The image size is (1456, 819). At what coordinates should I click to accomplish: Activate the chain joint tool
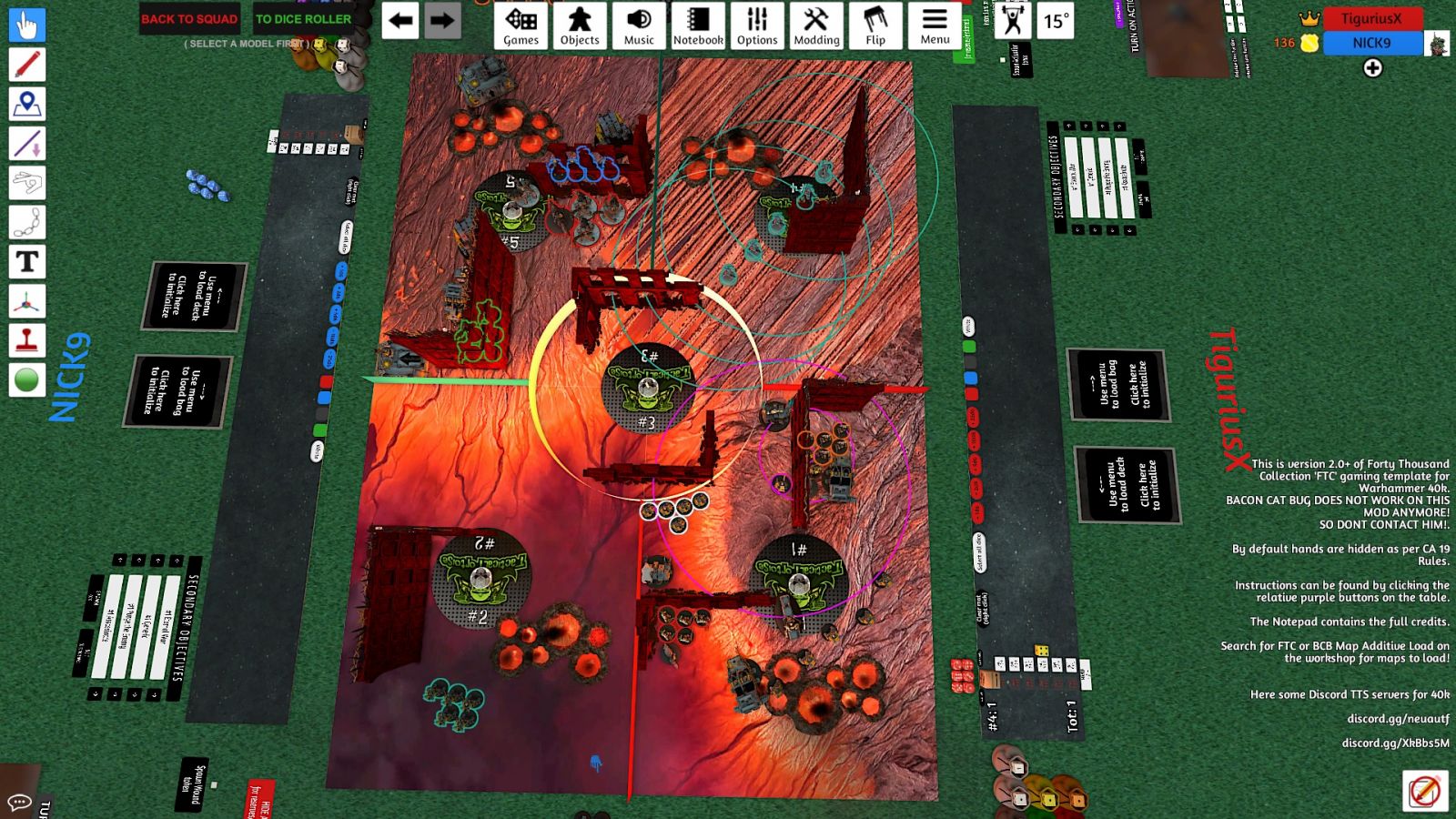(x=27, y=222)
